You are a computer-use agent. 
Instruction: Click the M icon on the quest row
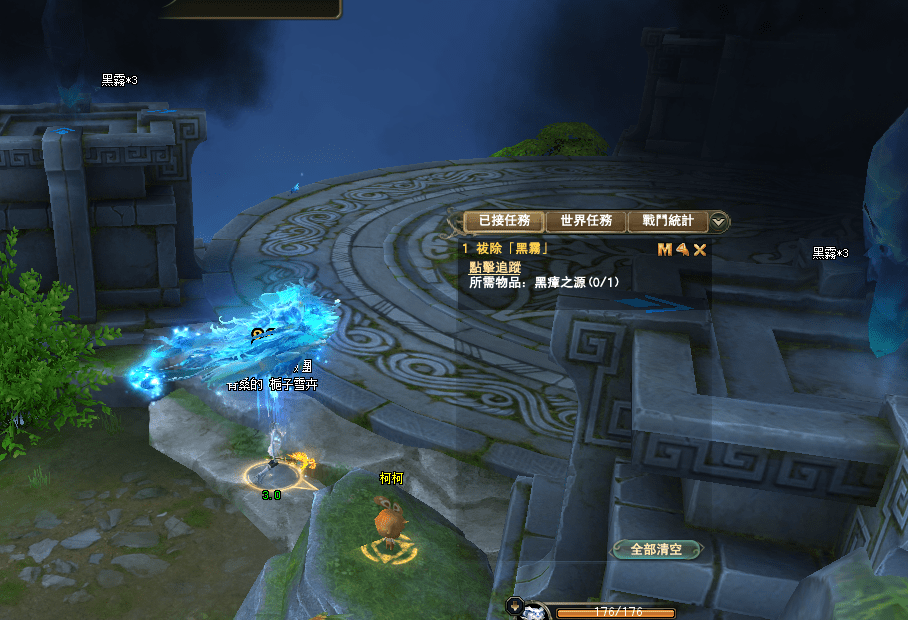tap(664, 250)
